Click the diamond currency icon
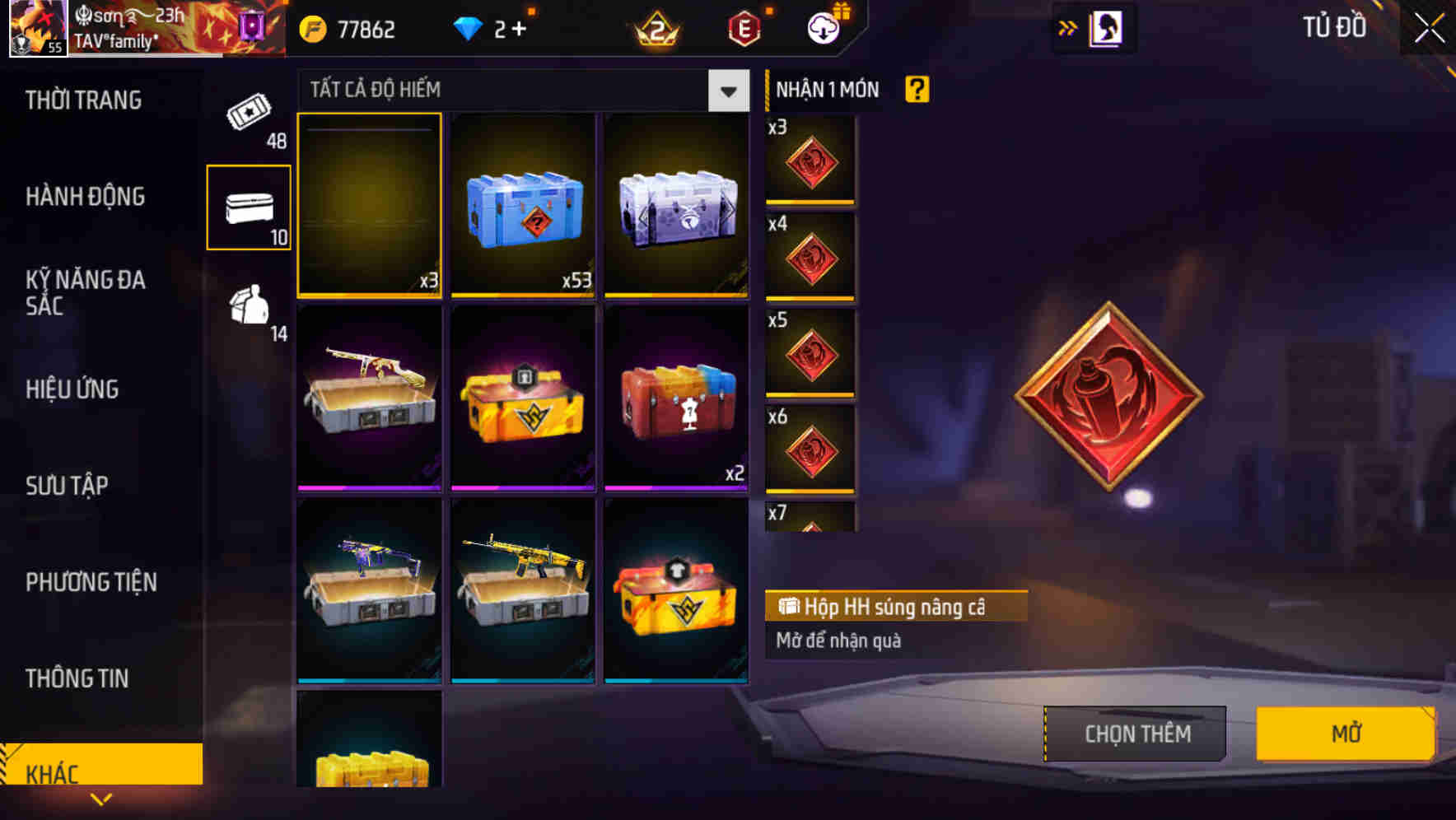This screenshot has width=1456, height=820. coord(469,27)
